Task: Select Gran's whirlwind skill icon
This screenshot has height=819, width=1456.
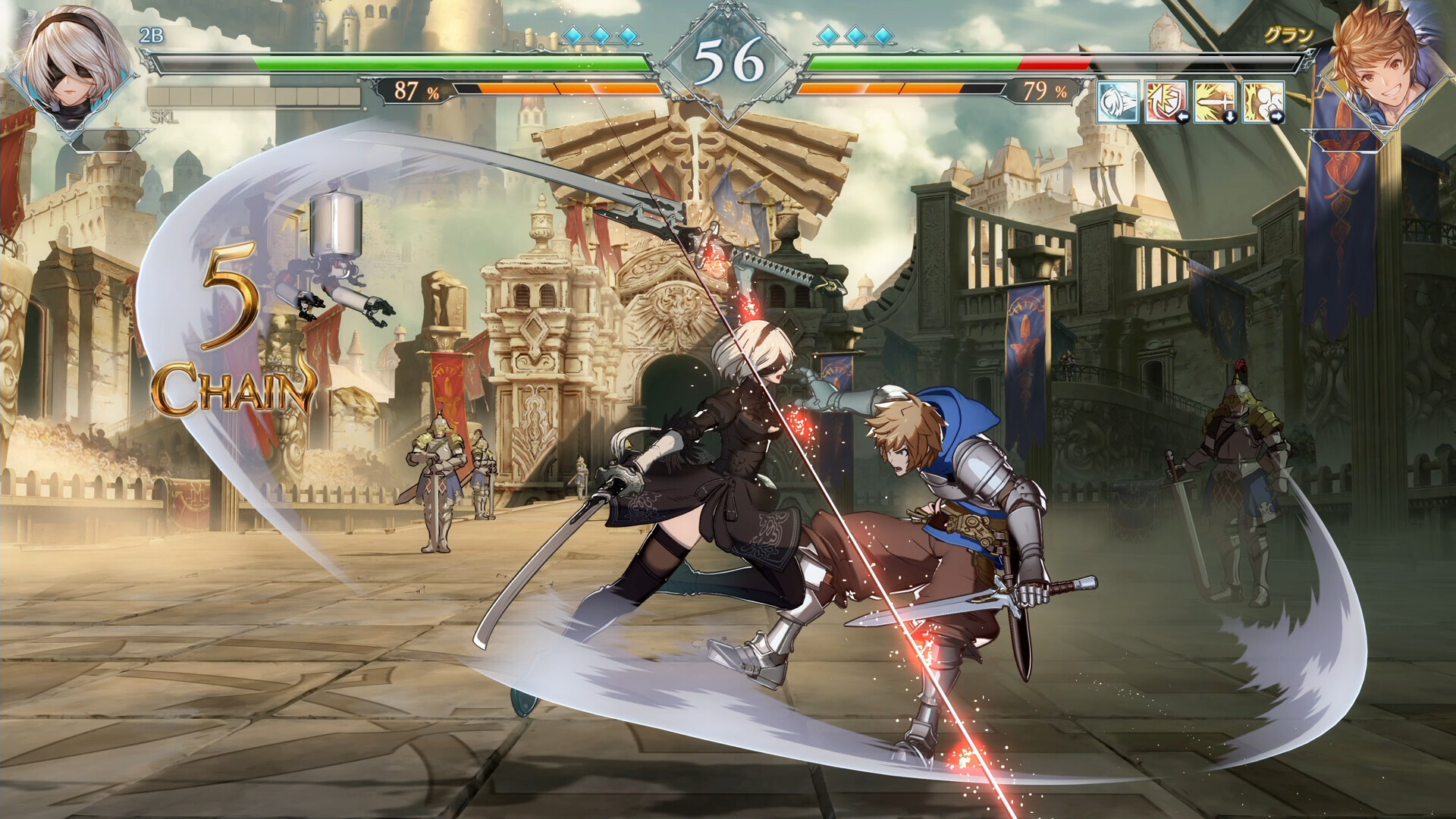Action: pyautogui.click(x=1116, y=102)
